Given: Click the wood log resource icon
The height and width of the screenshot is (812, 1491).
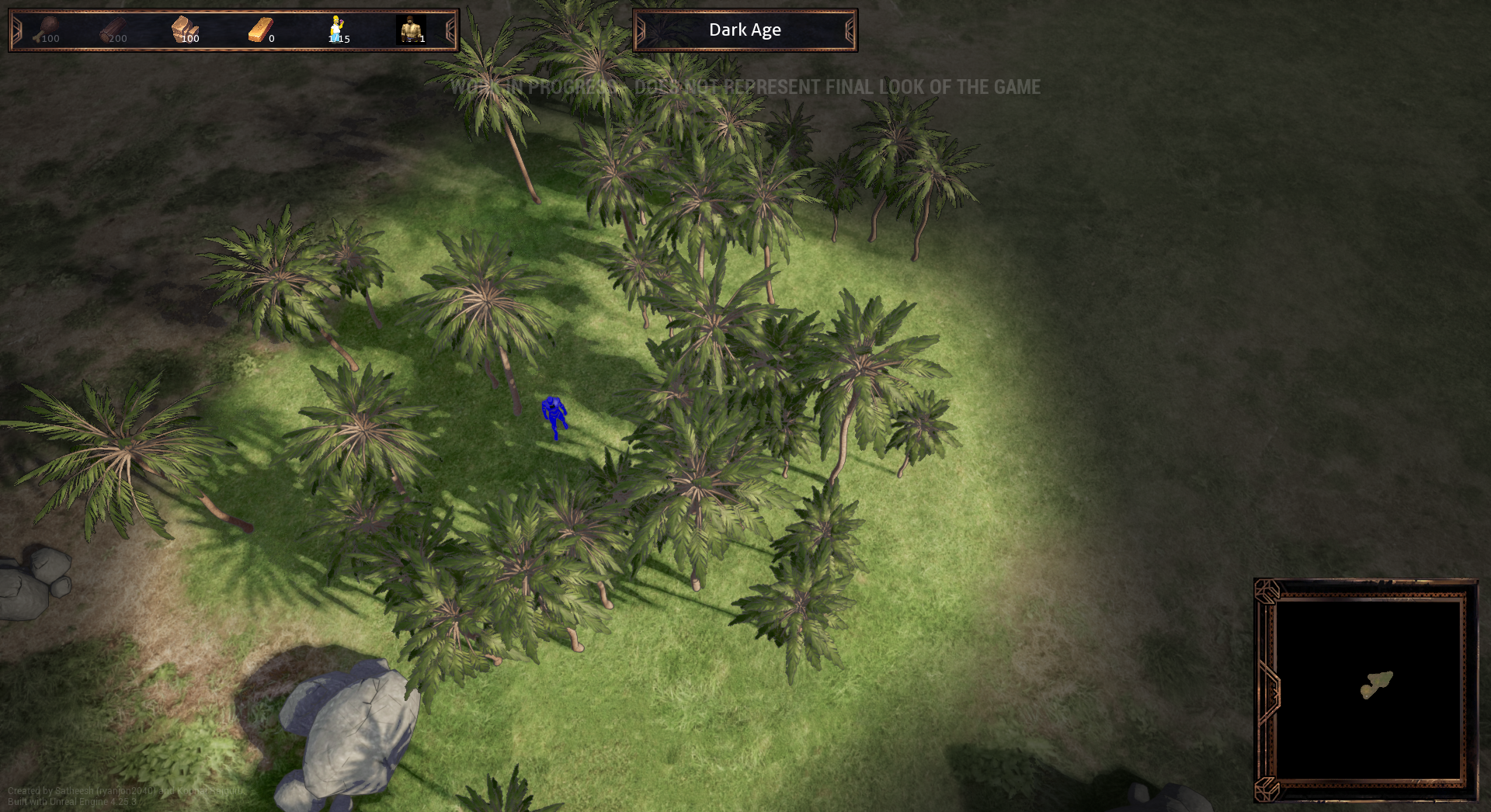Looking at the screenshot, I should pos(113,29).
